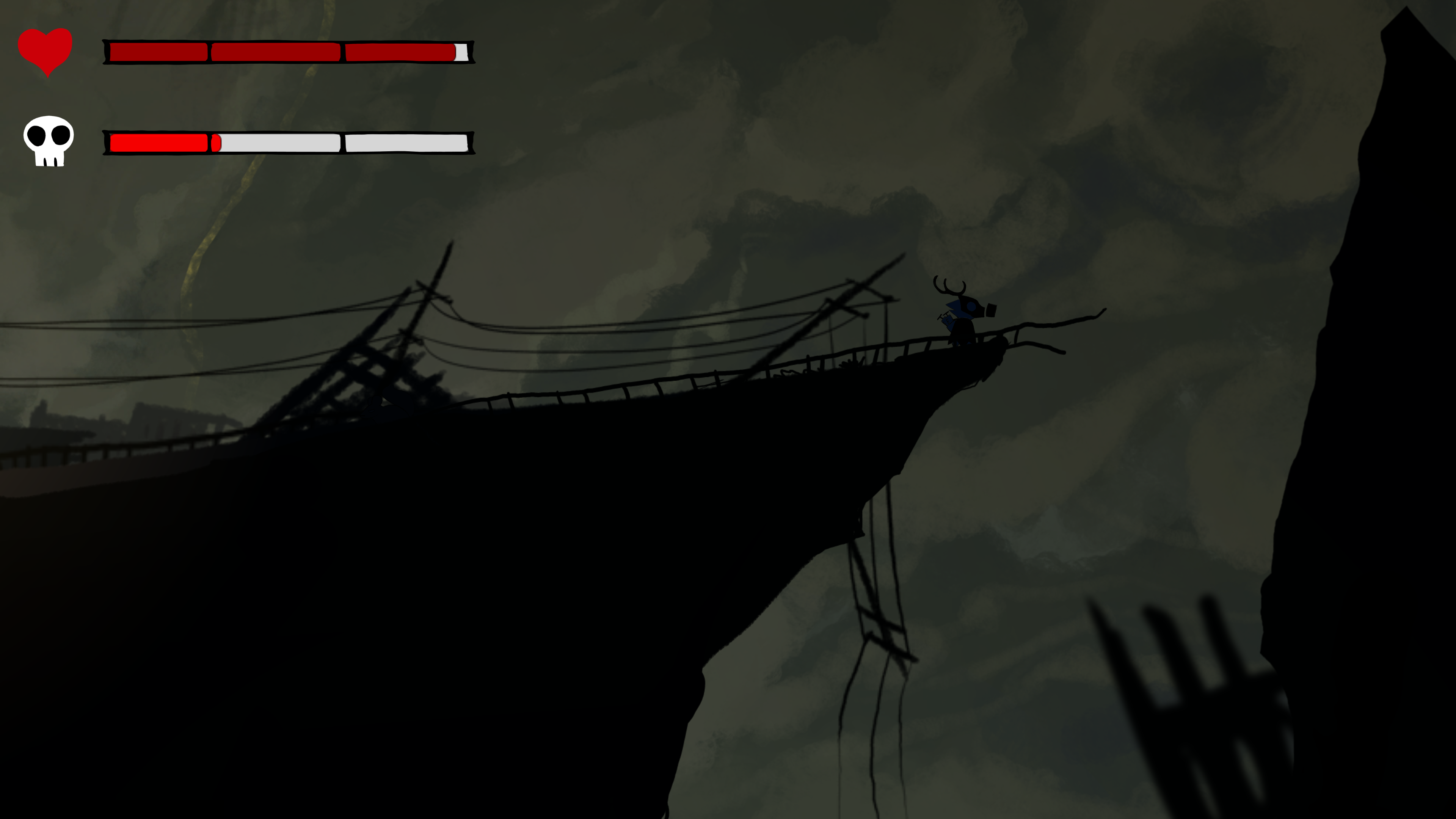Select the white skull icon
Image resolution: width=1456 pixels, height=819 pixels.
(x=49, y=140)
